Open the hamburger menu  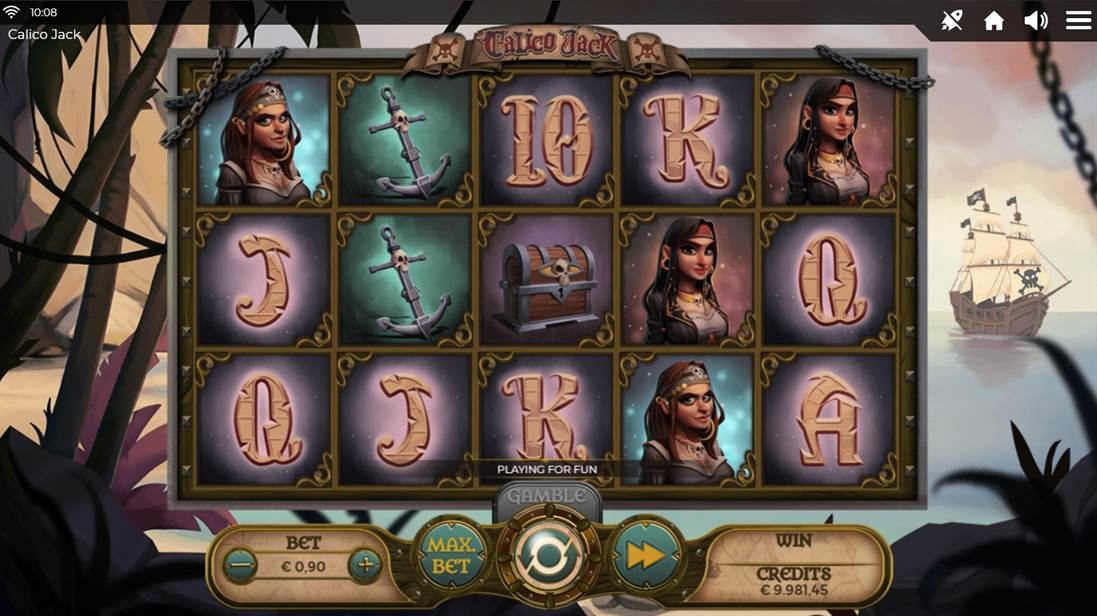[x=1078, y=21]
